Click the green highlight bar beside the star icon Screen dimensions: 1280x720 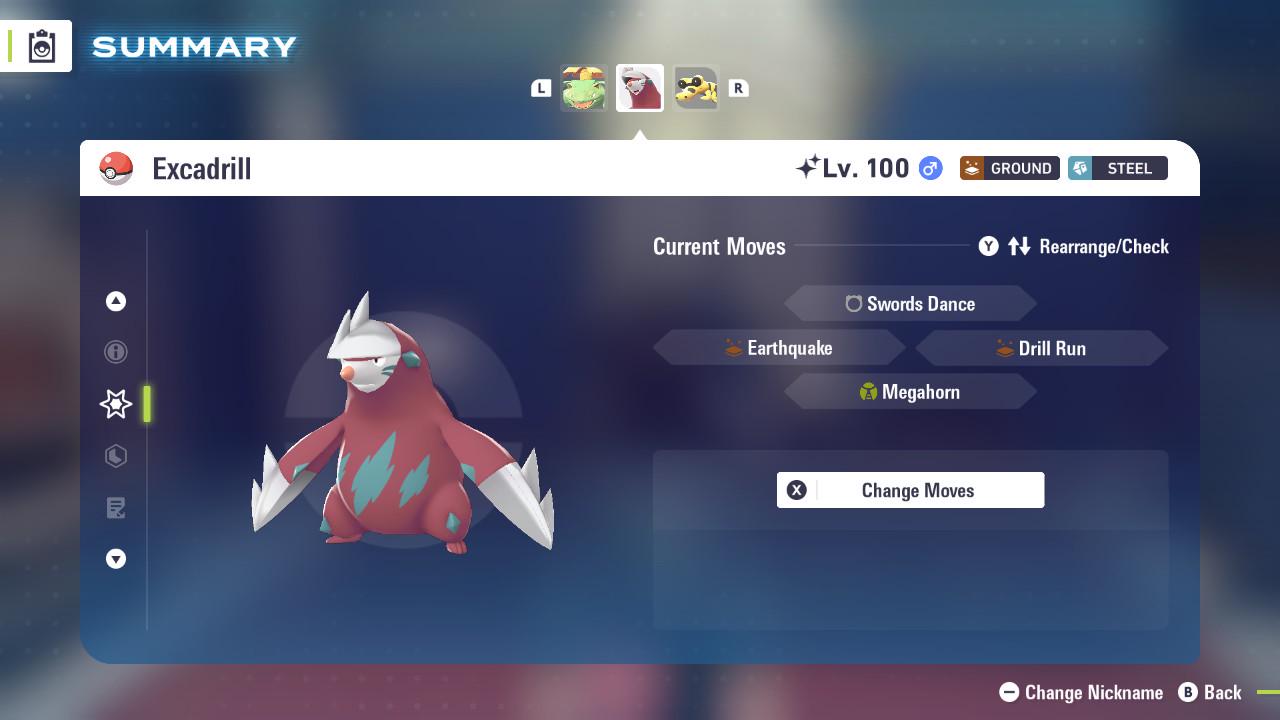pos(147,404)
